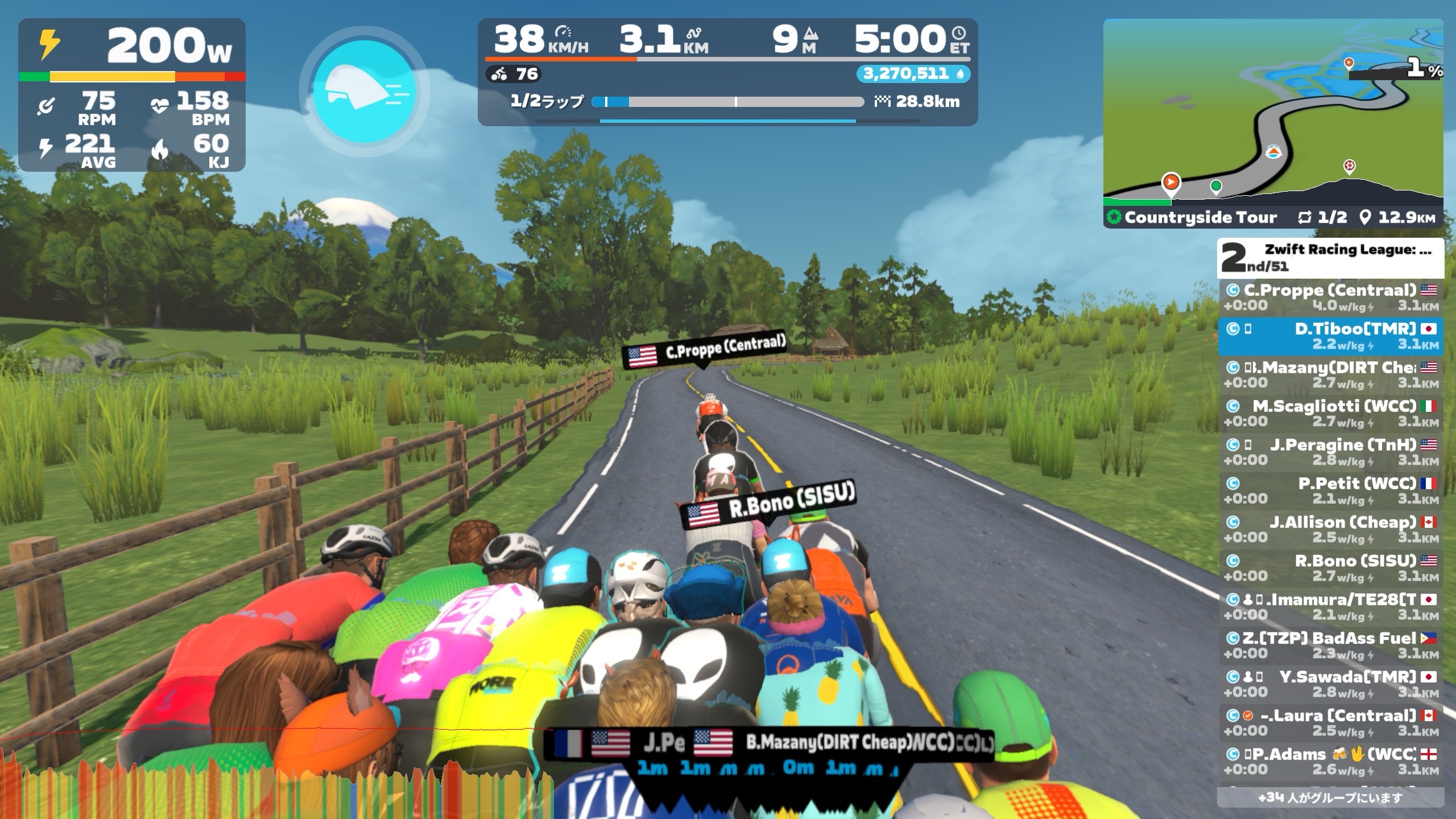Select Z.[TZP] BadAss Fuel rider row
Viewport: 1456px width, 819px height.
(1330, 646)
